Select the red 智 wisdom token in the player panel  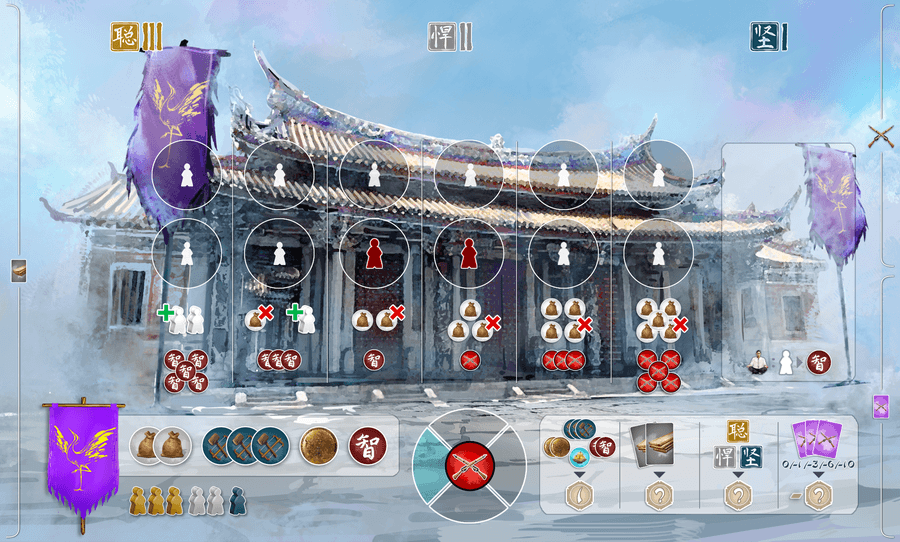366,445
